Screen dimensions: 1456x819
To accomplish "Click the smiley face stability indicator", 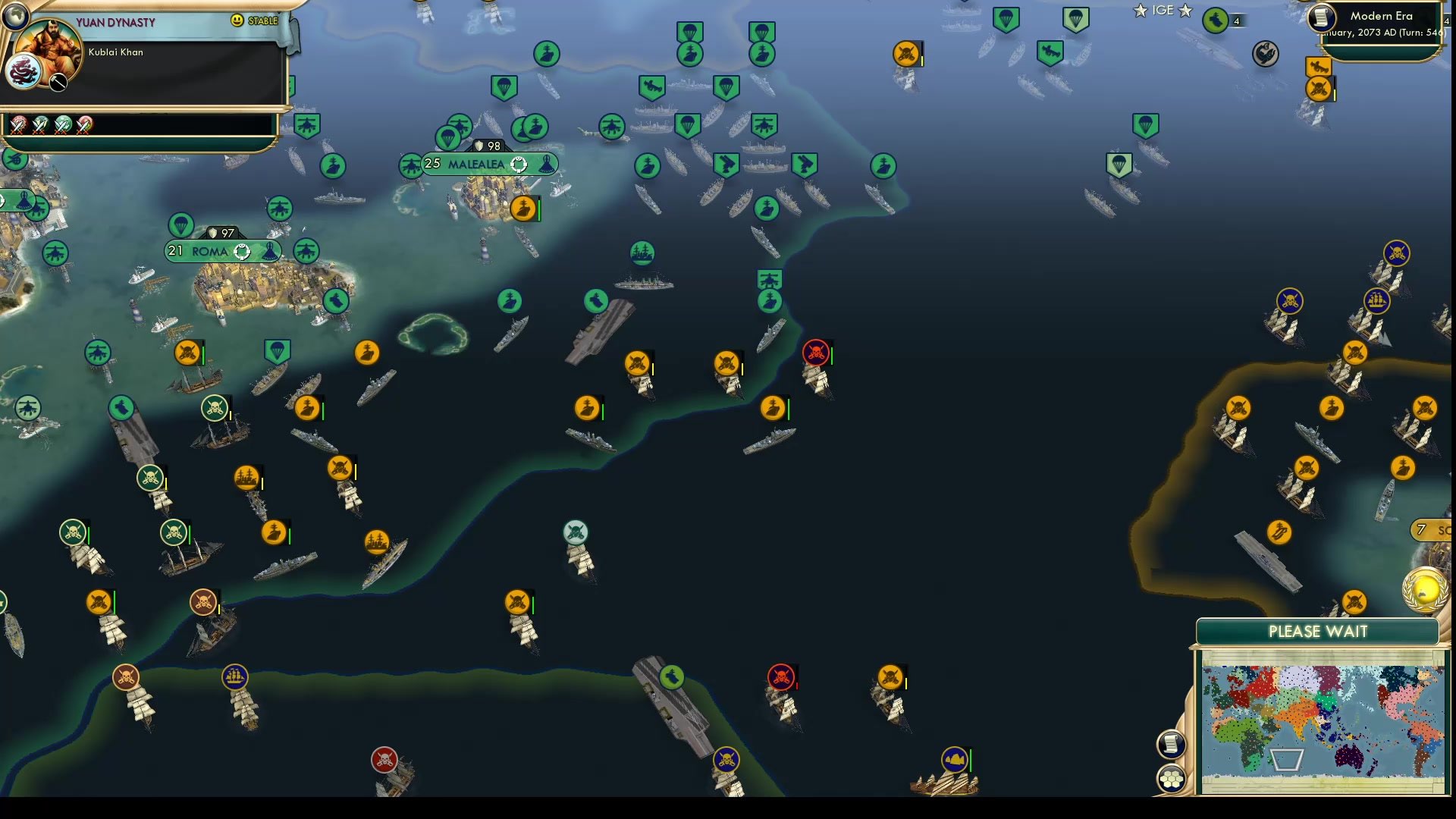I will (x=237, y=20).
